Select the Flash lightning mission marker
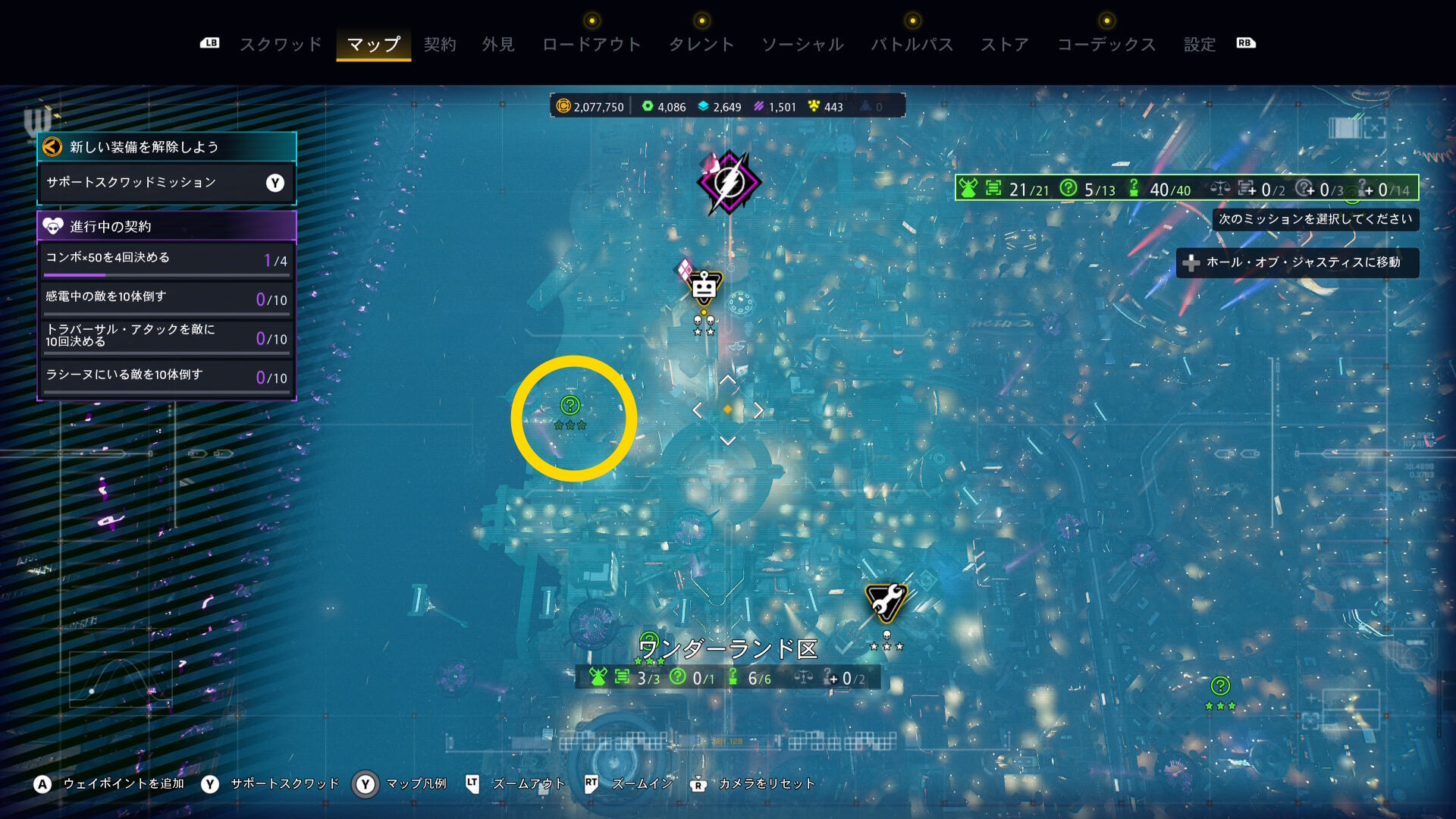1456x819 pixels. click(729, 182)
